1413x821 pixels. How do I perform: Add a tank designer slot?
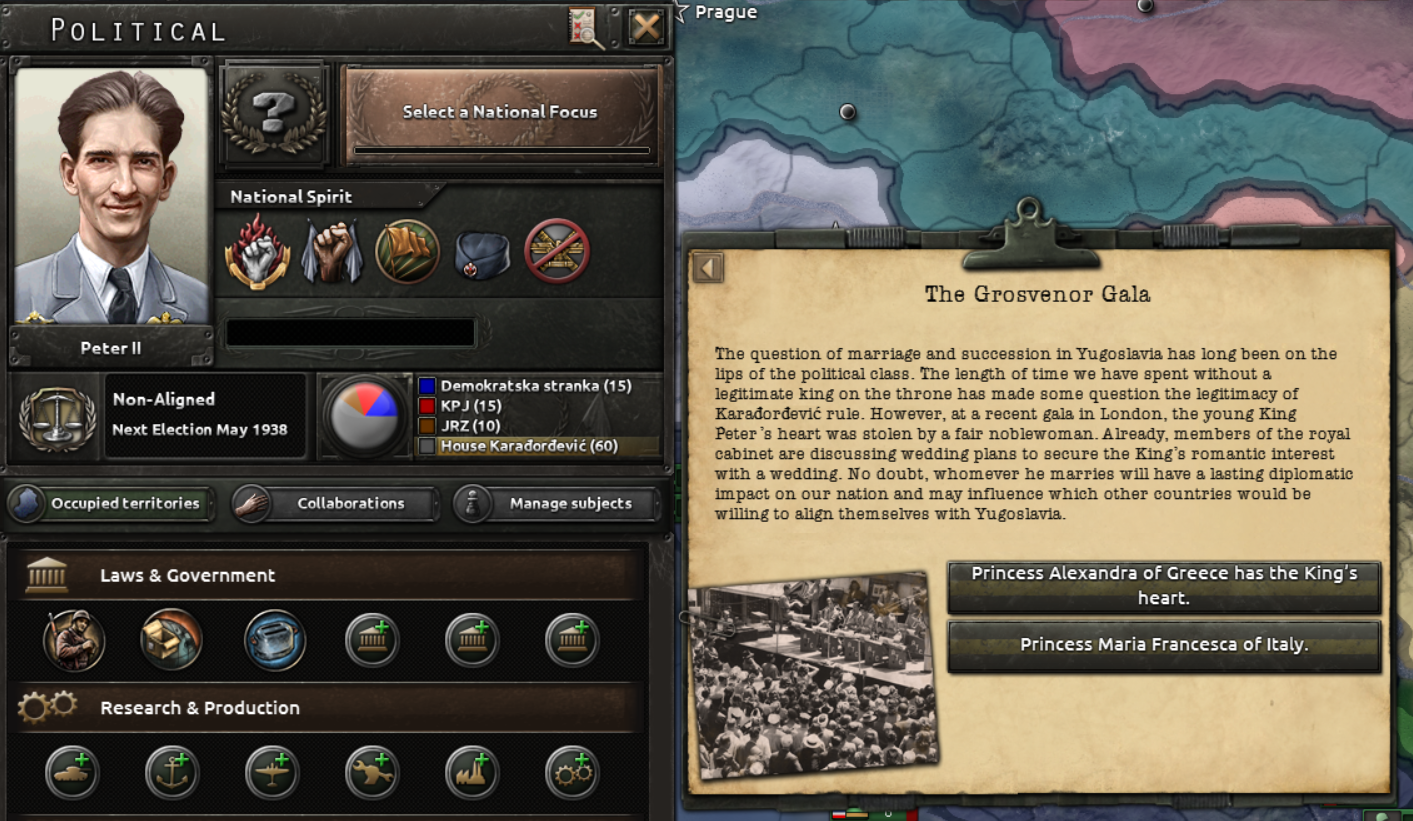pos(72,772)
